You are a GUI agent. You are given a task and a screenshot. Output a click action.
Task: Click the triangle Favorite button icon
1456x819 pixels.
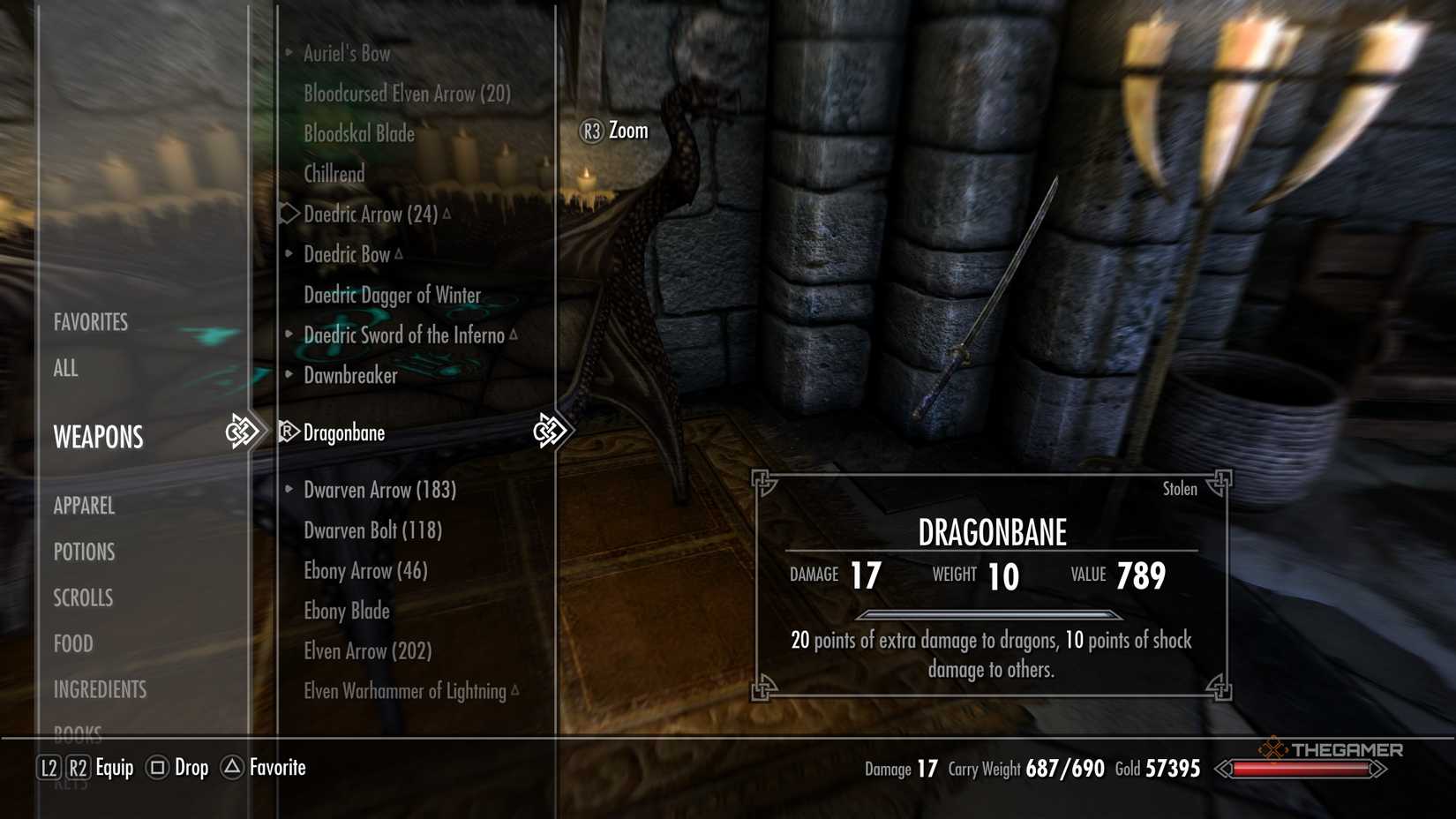230,768
